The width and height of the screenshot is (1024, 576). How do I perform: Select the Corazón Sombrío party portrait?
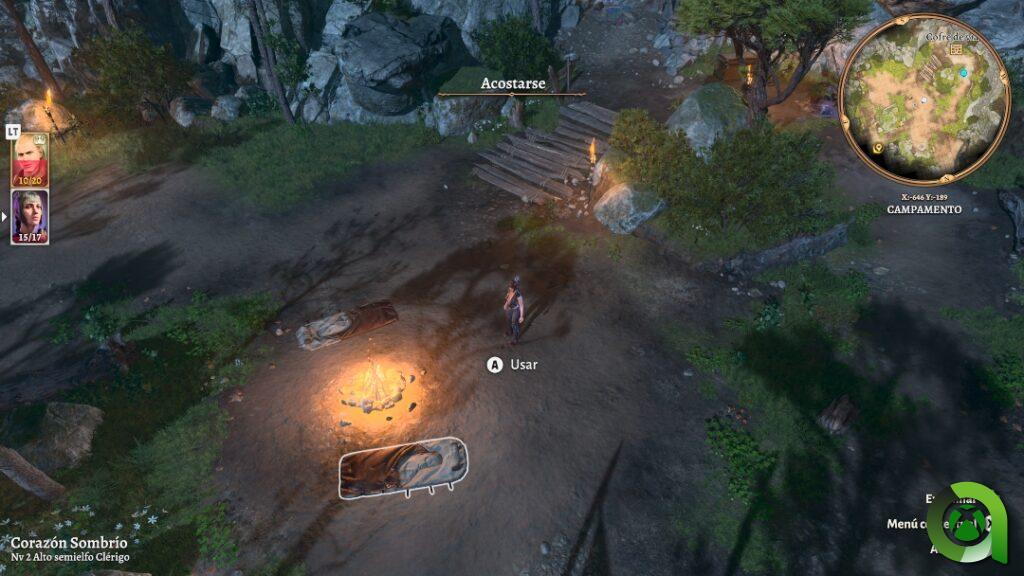(x=29, y=216)
